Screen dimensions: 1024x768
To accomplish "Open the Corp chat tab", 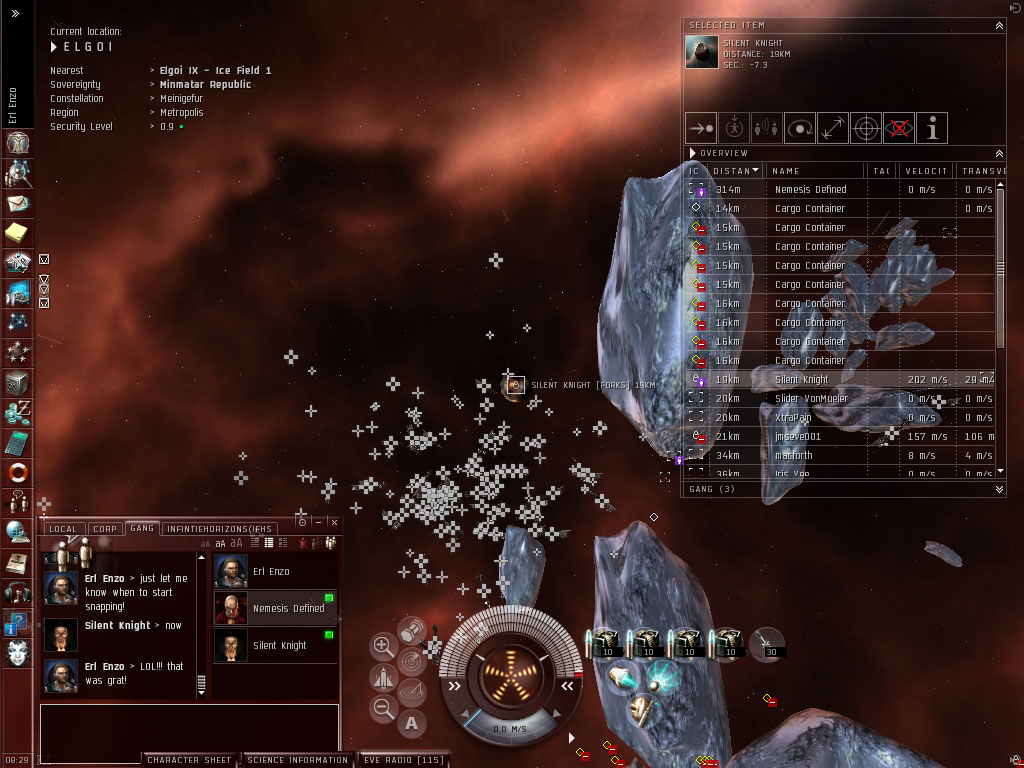I will coord(104,528).
